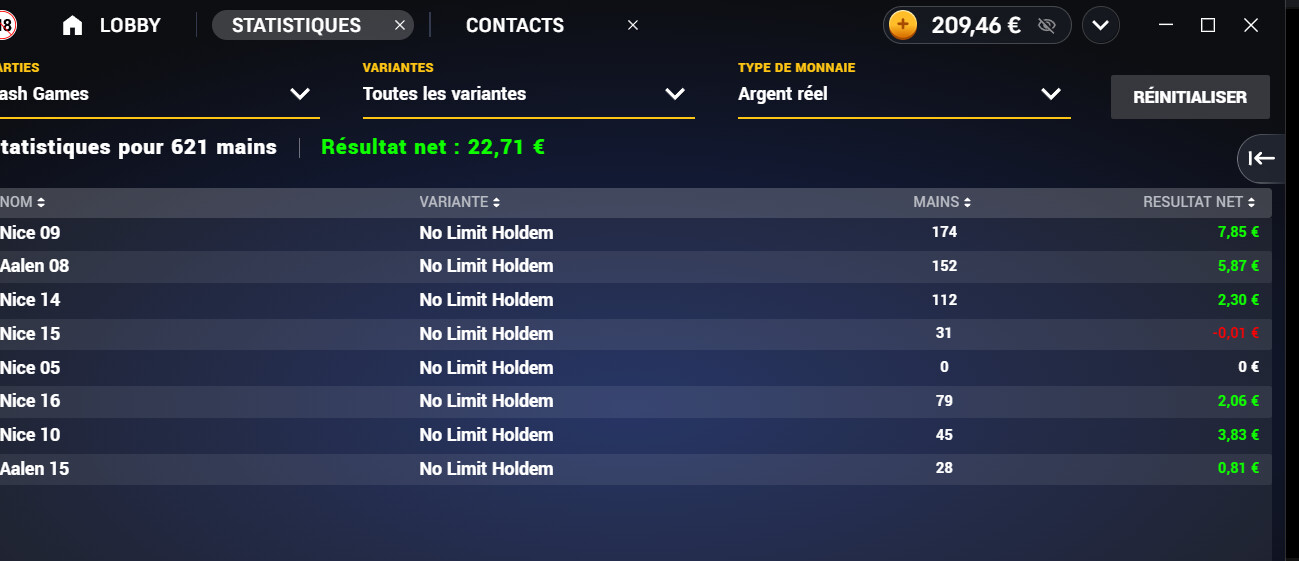Image resolution: width=1299 pixels, height=561 pixels.
Task: Open the Lobby tab
Action: coord(112,26)
